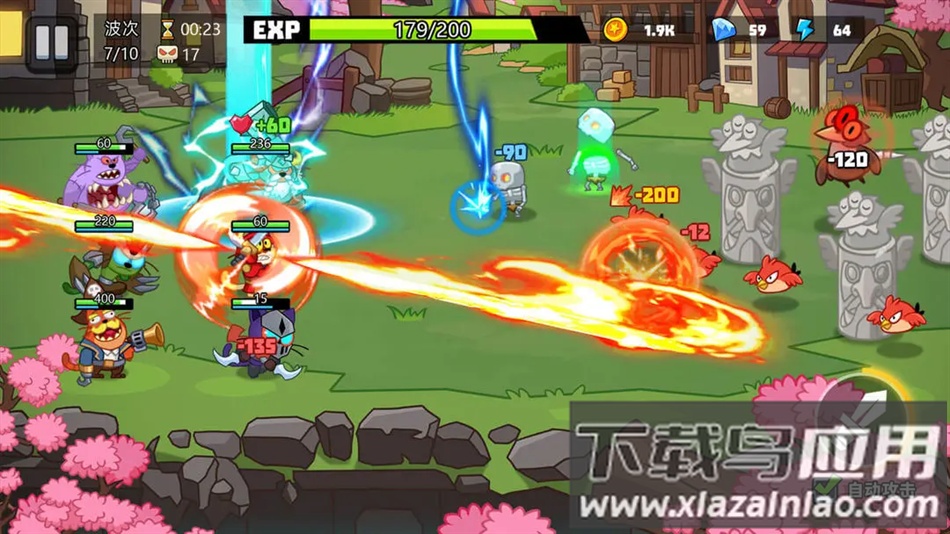
Task: Pause the battle
Action: [51, 42]
